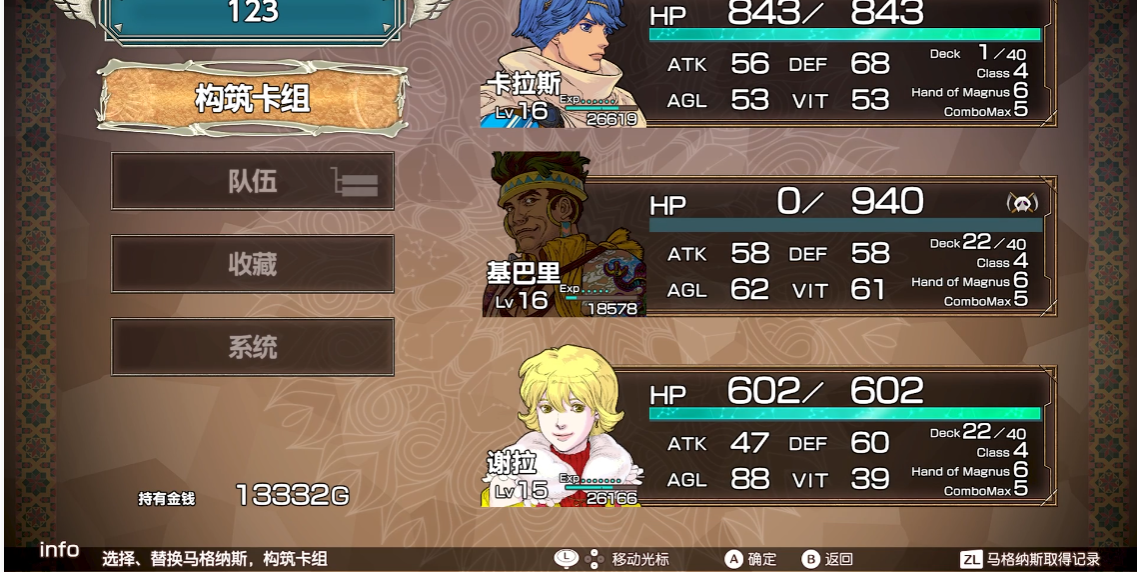
Task: Open the 收藏 collection menu
Action: pyautogui.click(x=252, y=265)
